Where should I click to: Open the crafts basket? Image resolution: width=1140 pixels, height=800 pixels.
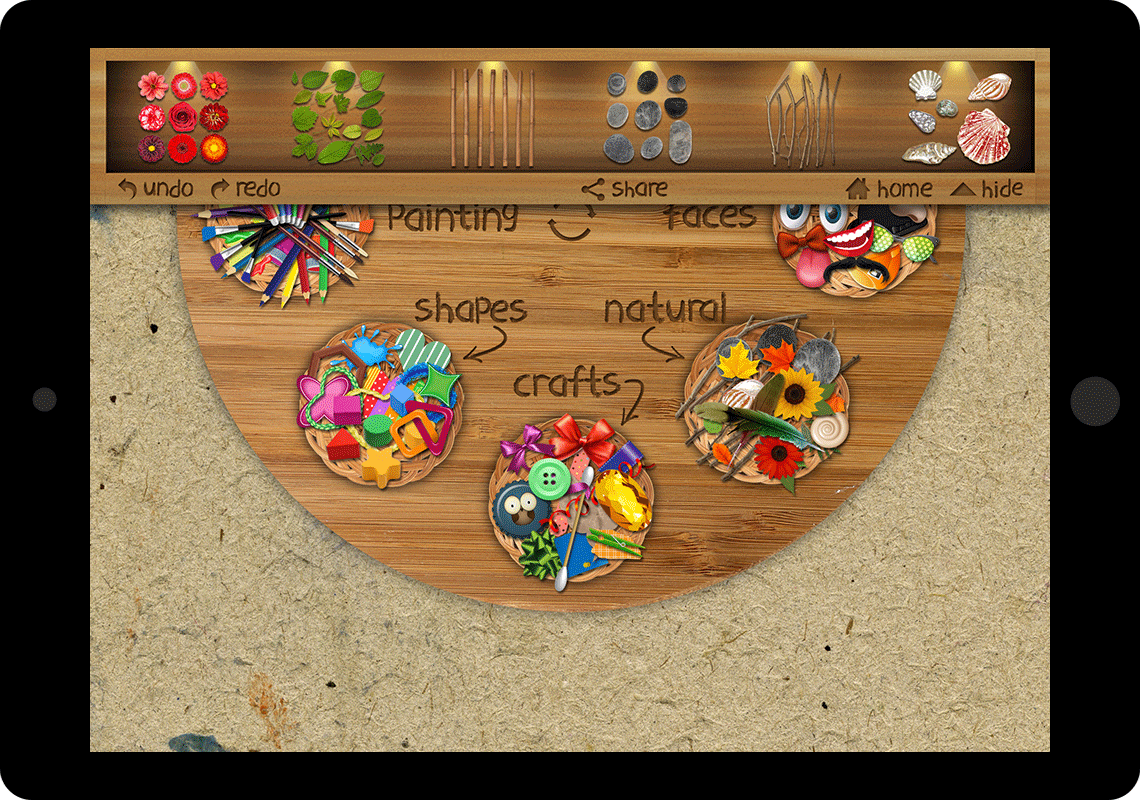point(571,505)
